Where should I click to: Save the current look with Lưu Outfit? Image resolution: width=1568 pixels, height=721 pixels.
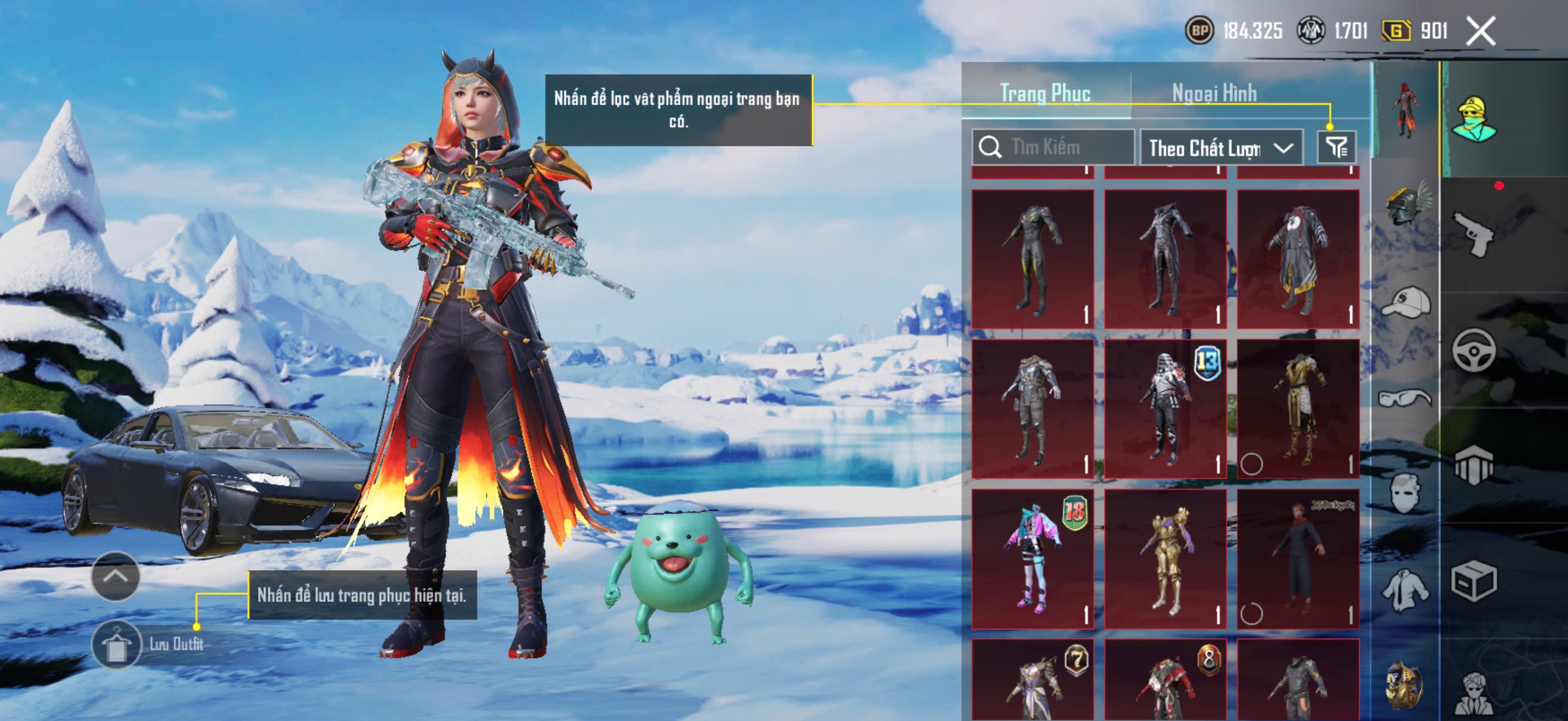click(x=117, y=644)
